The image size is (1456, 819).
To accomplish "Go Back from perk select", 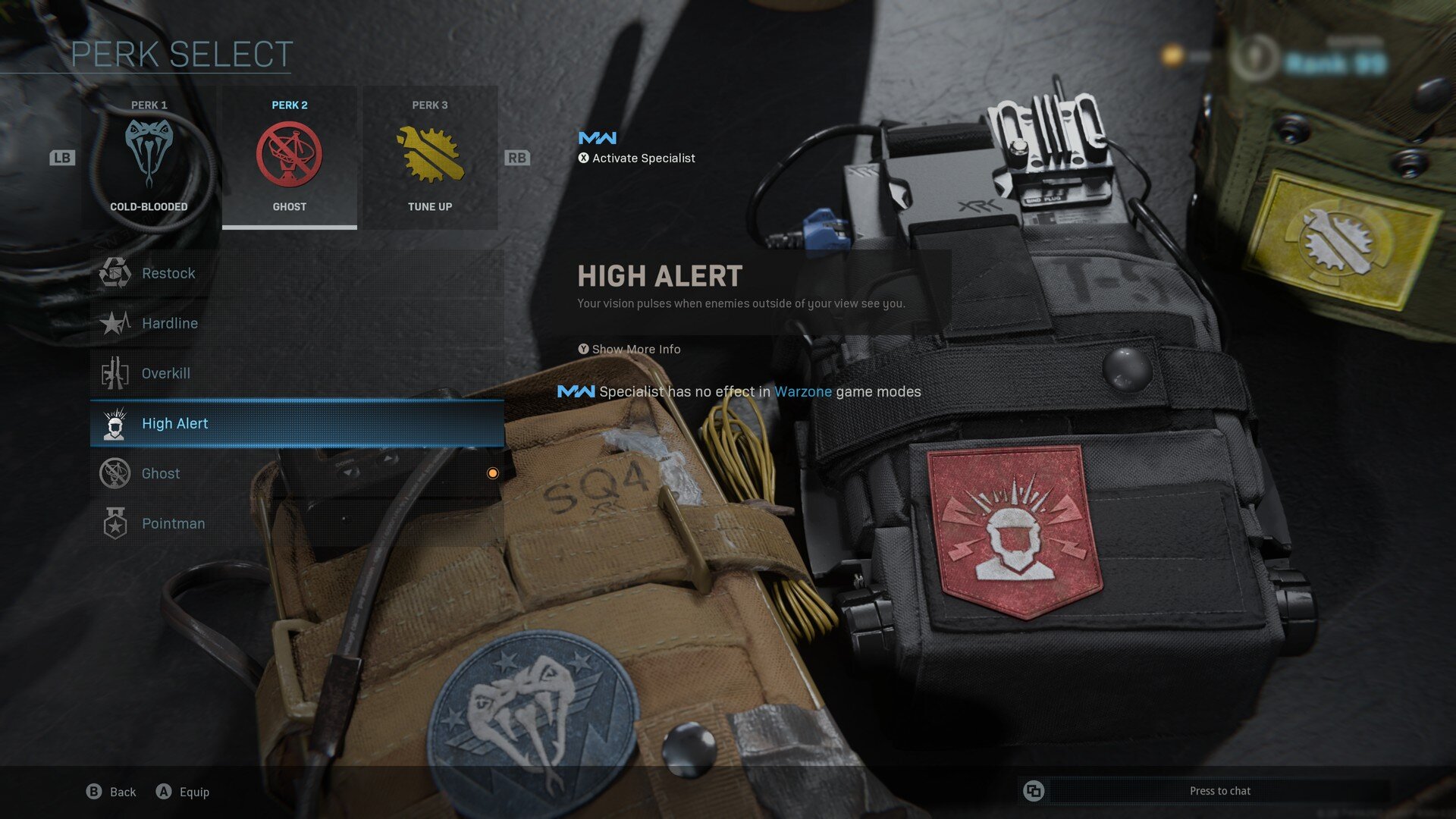I will (x=111, y=792).
